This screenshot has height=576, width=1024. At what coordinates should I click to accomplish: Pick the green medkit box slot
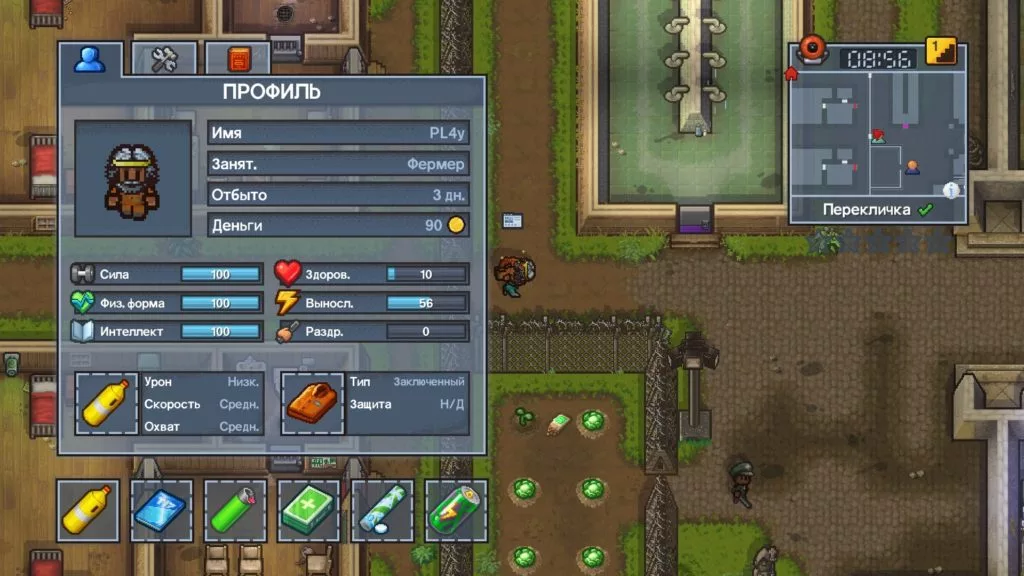(x=309, y=510)
